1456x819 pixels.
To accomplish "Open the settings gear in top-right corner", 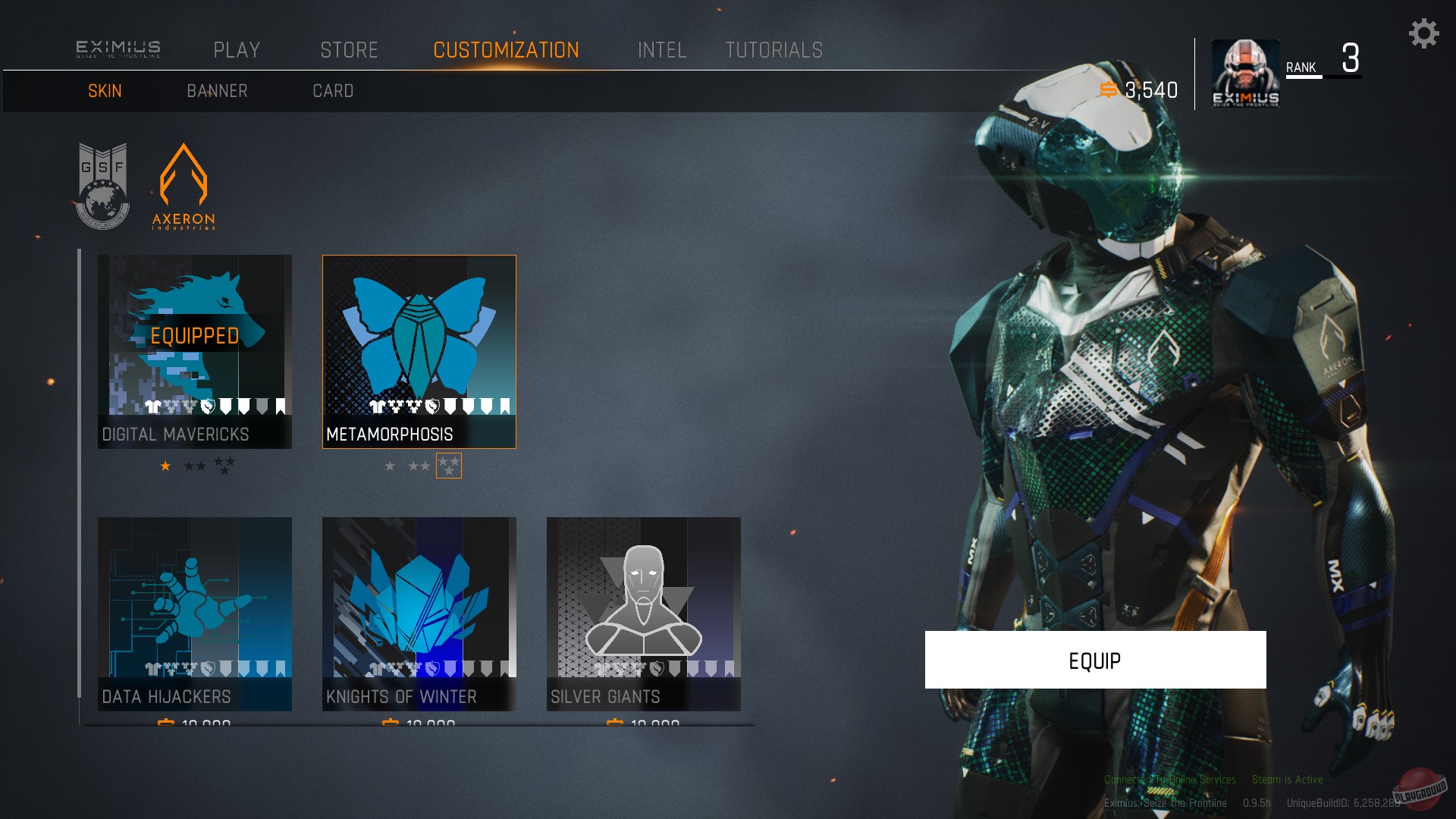I will coord(1424,33).
